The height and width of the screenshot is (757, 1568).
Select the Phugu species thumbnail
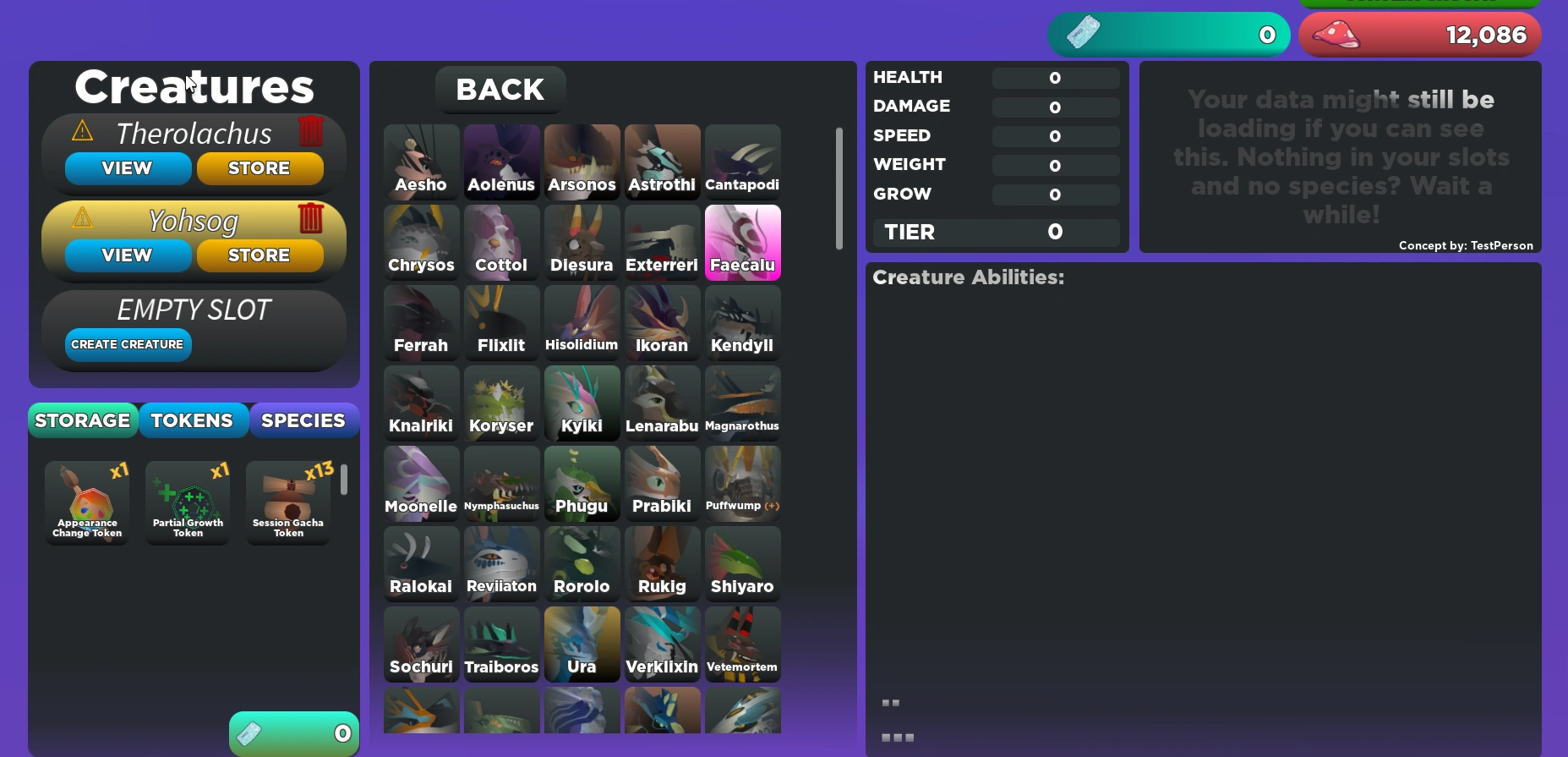coord(582,483)
